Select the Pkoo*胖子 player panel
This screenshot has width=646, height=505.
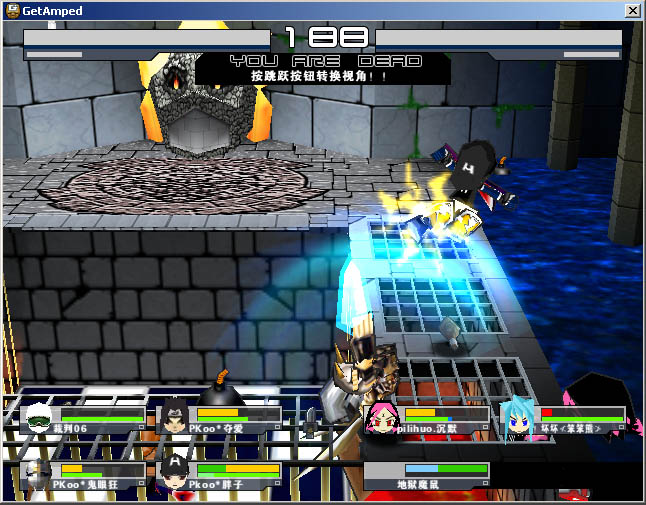pyautogui.click(x=220, y=476)
